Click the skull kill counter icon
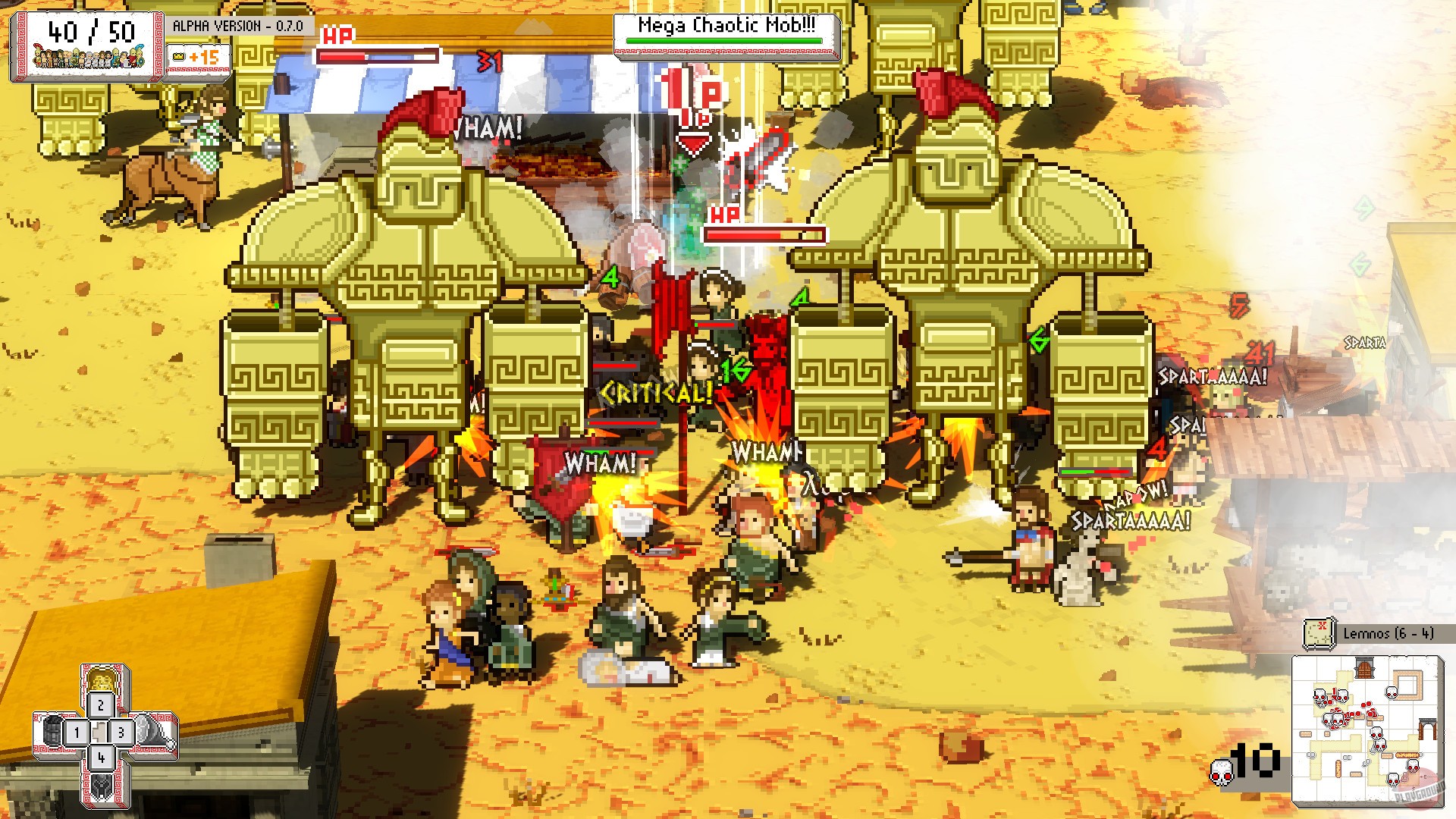The width and height of the screenshot is (1456, 819). [1221, 773]
